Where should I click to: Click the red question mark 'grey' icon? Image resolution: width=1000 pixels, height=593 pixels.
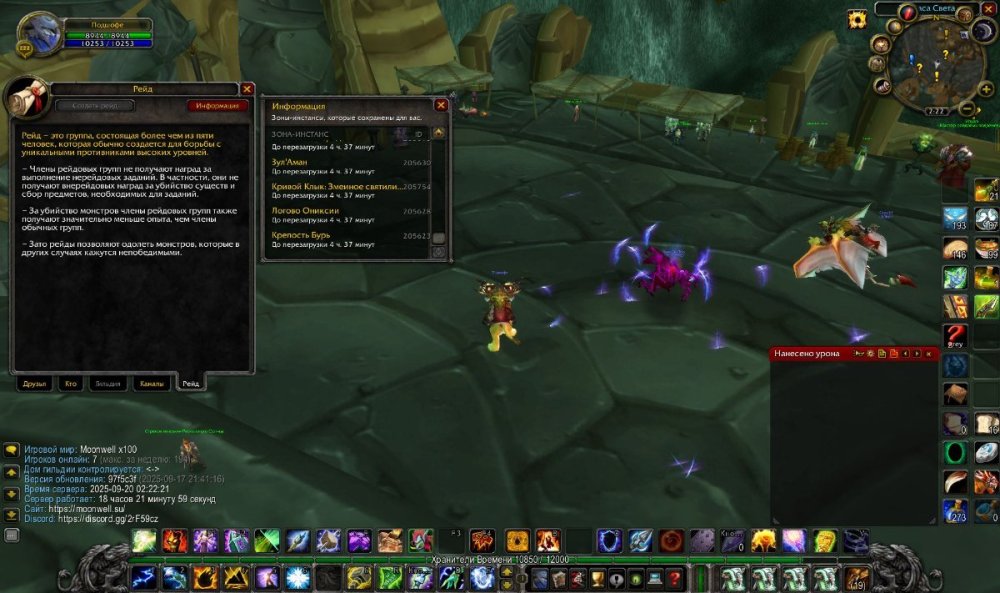956,336
